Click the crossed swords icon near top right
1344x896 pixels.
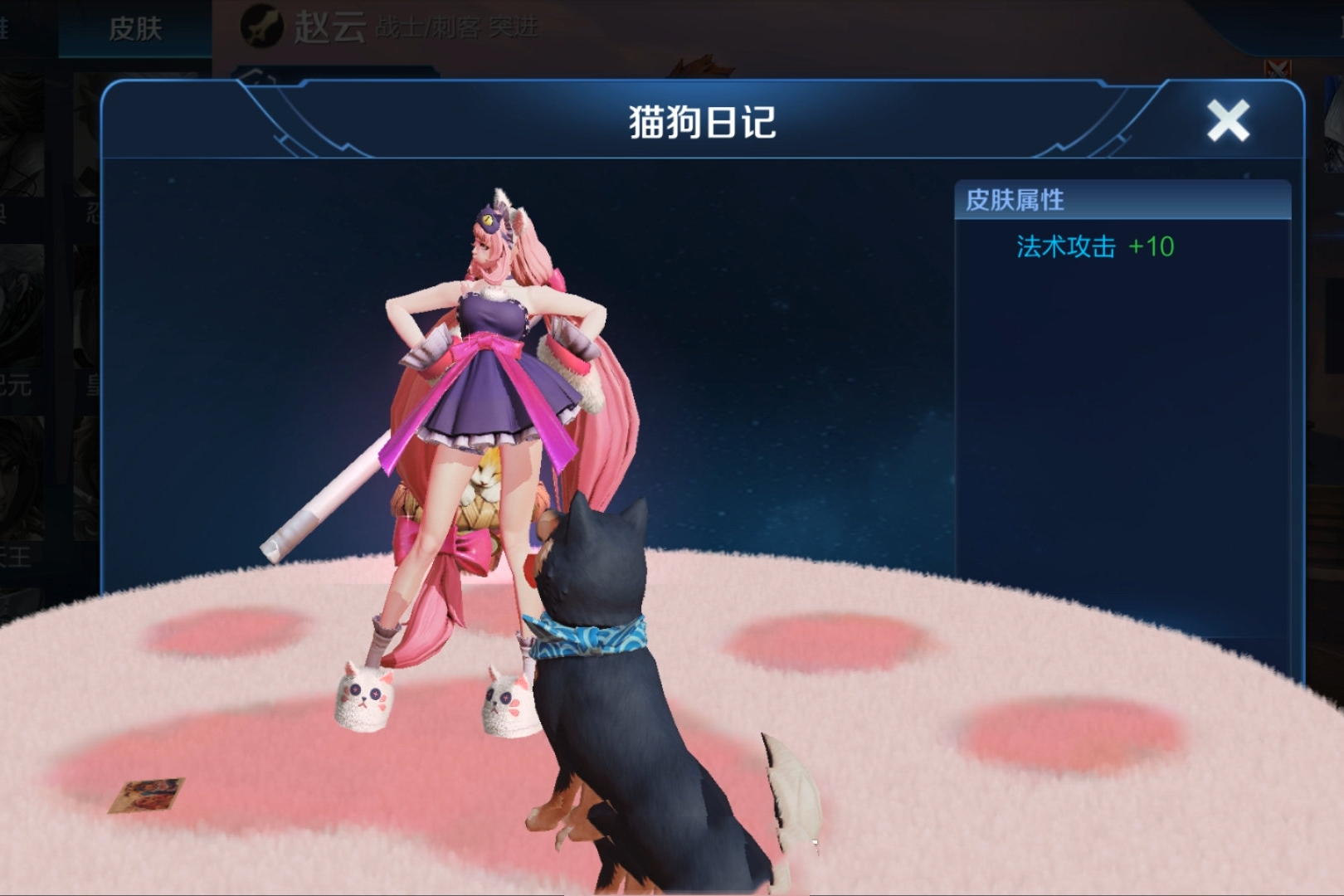point(1278,68)
